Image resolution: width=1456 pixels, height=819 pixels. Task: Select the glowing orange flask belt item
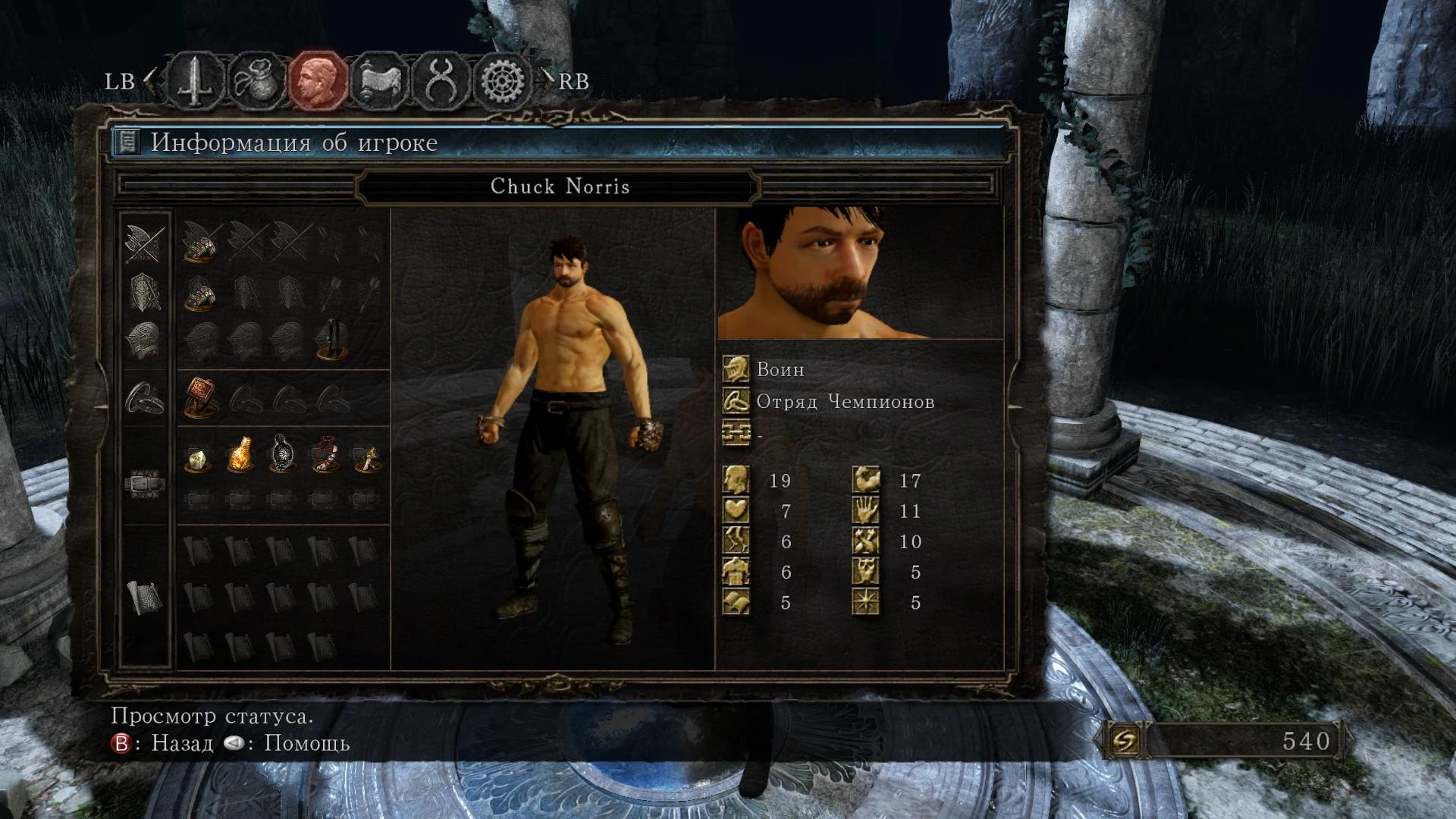point(240,455)
